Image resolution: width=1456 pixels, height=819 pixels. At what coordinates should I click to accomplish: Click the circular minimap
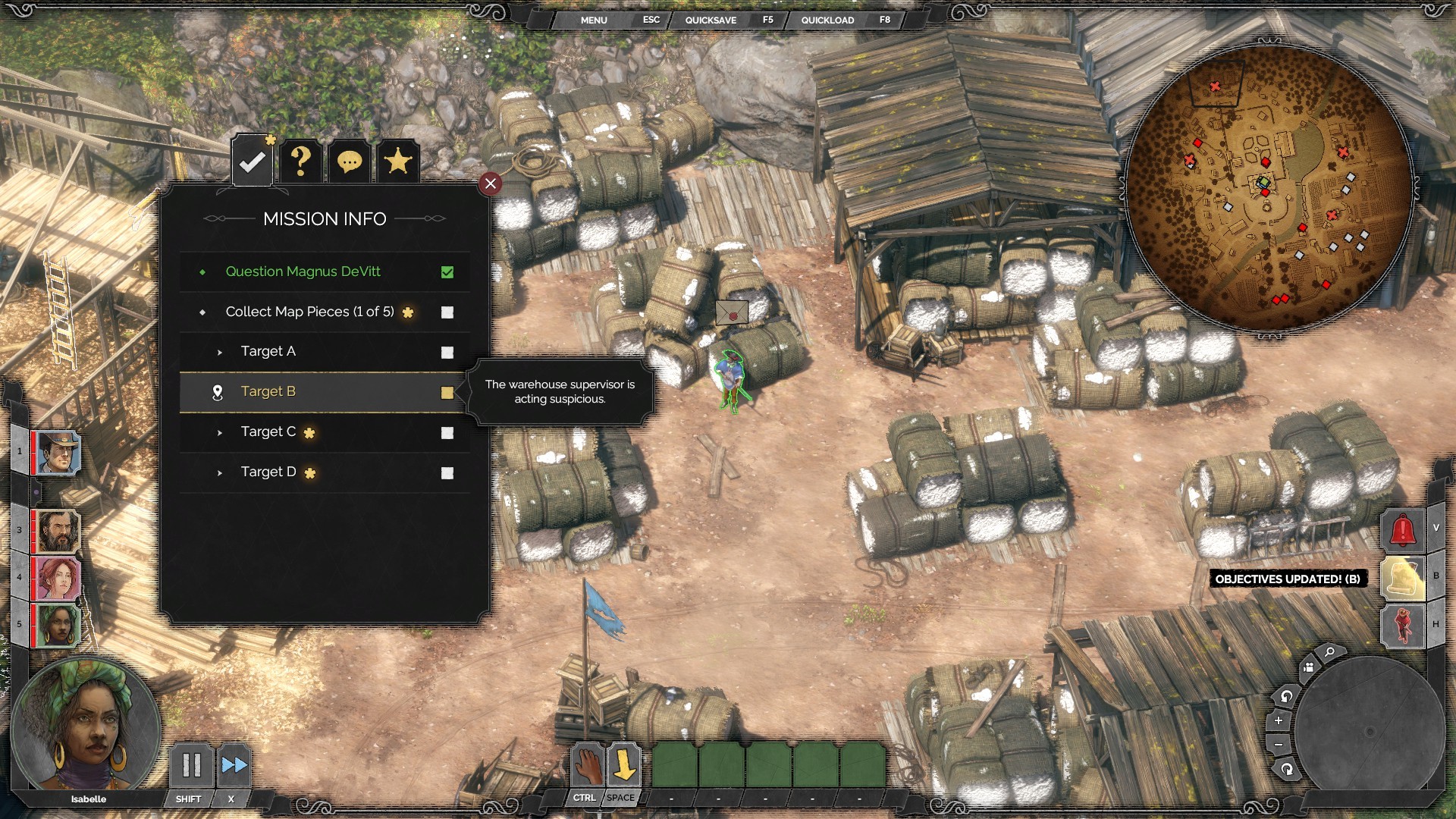(1268, 187)
